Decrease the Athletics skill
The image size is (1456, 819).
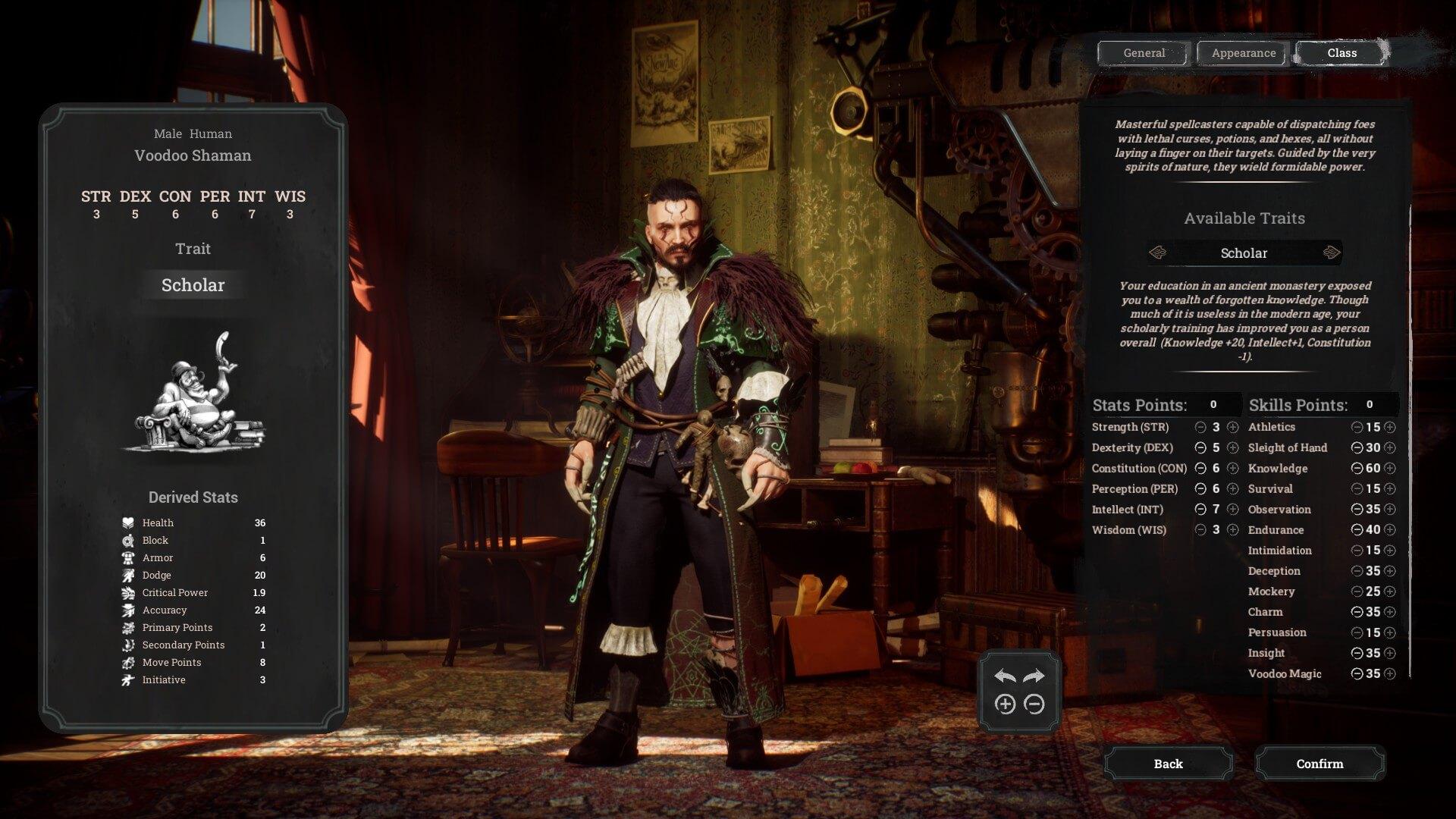tap(1357, 428)
